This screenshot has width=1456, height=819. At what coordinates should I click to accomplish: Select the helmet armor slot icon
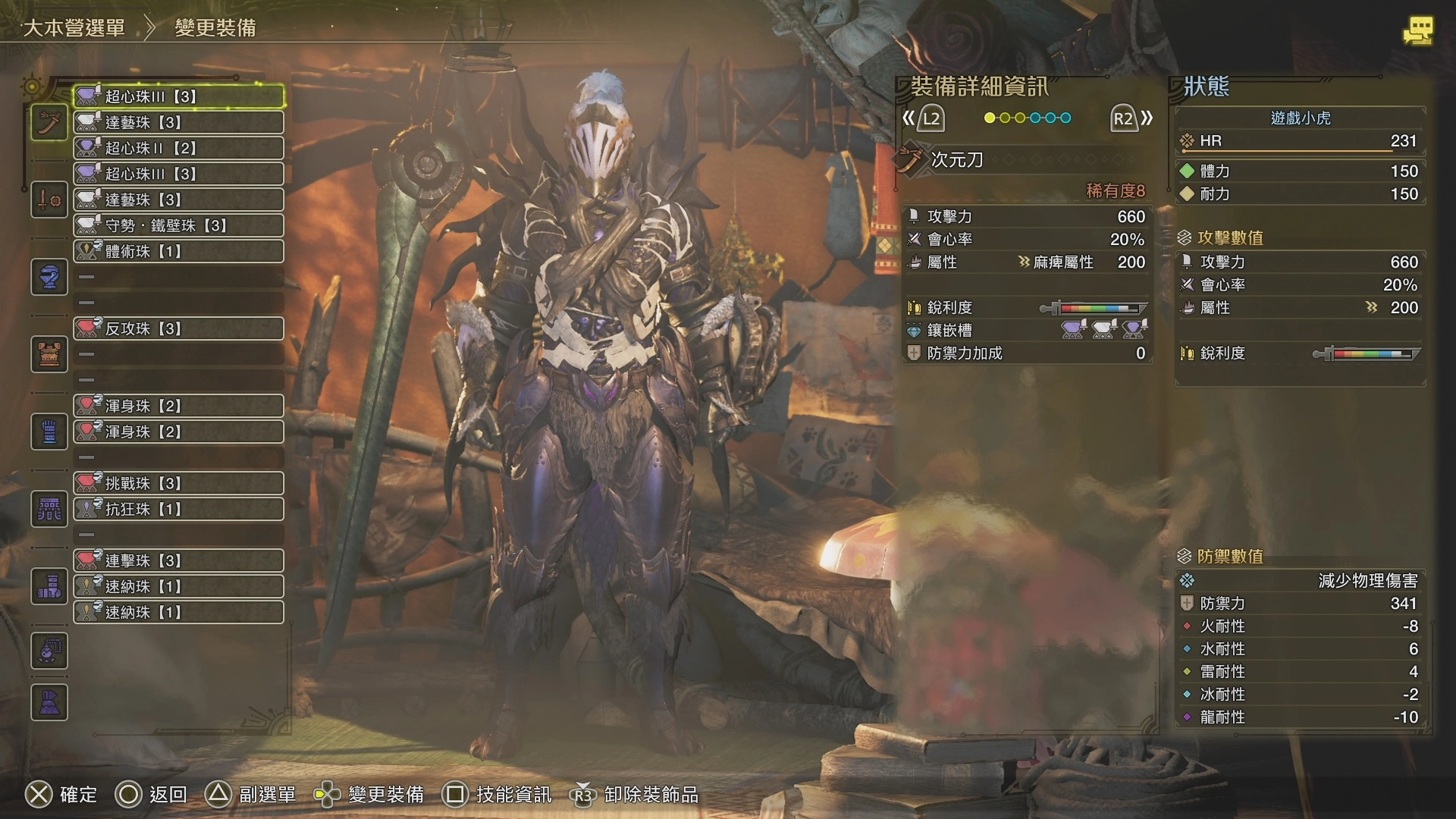(x=49, y=277)
